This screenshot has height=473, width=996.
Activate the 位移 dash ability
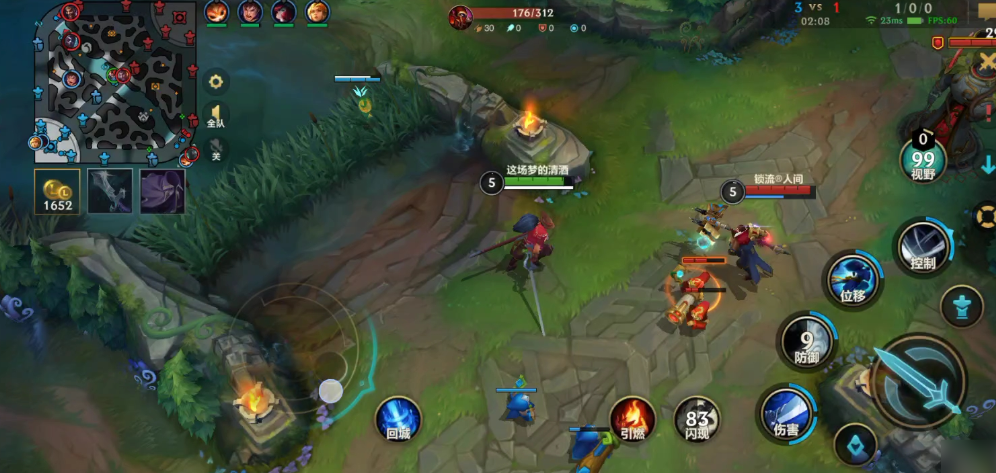(852, 279)
